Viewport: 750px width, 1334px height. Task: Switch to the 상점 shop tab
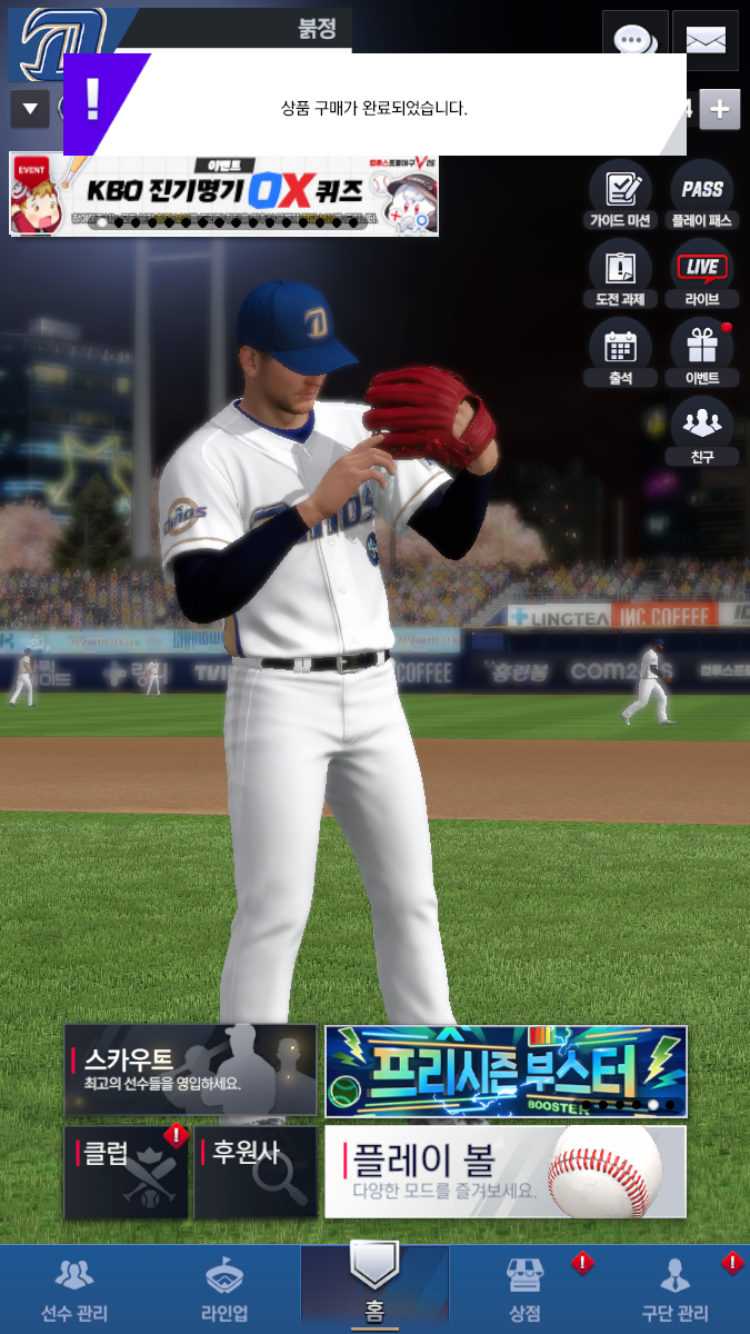point(525,1290)
